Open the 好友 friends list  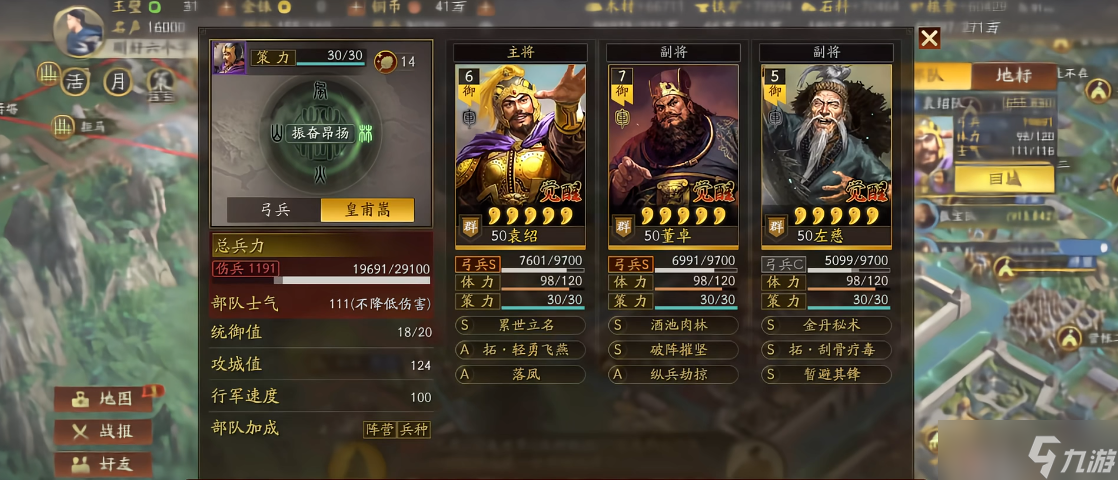coord(103,464)
